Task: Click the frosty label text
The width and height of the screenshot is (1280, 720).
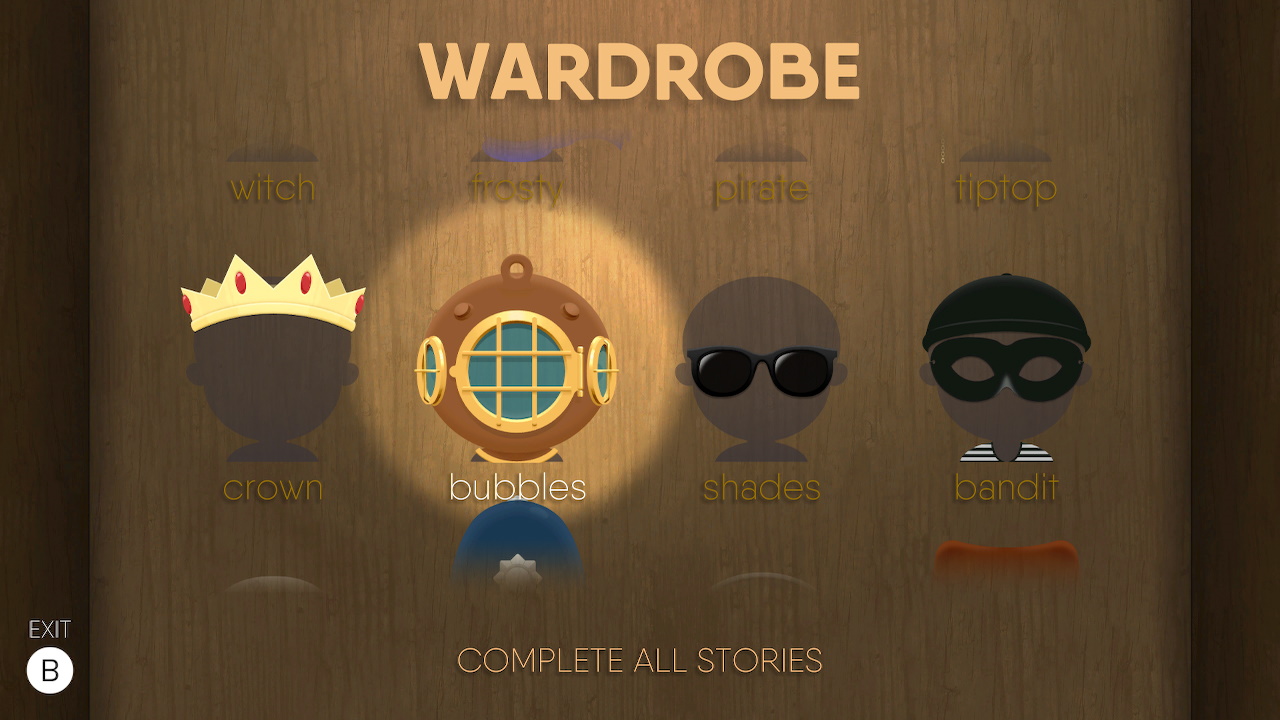Action: point(518,187)
